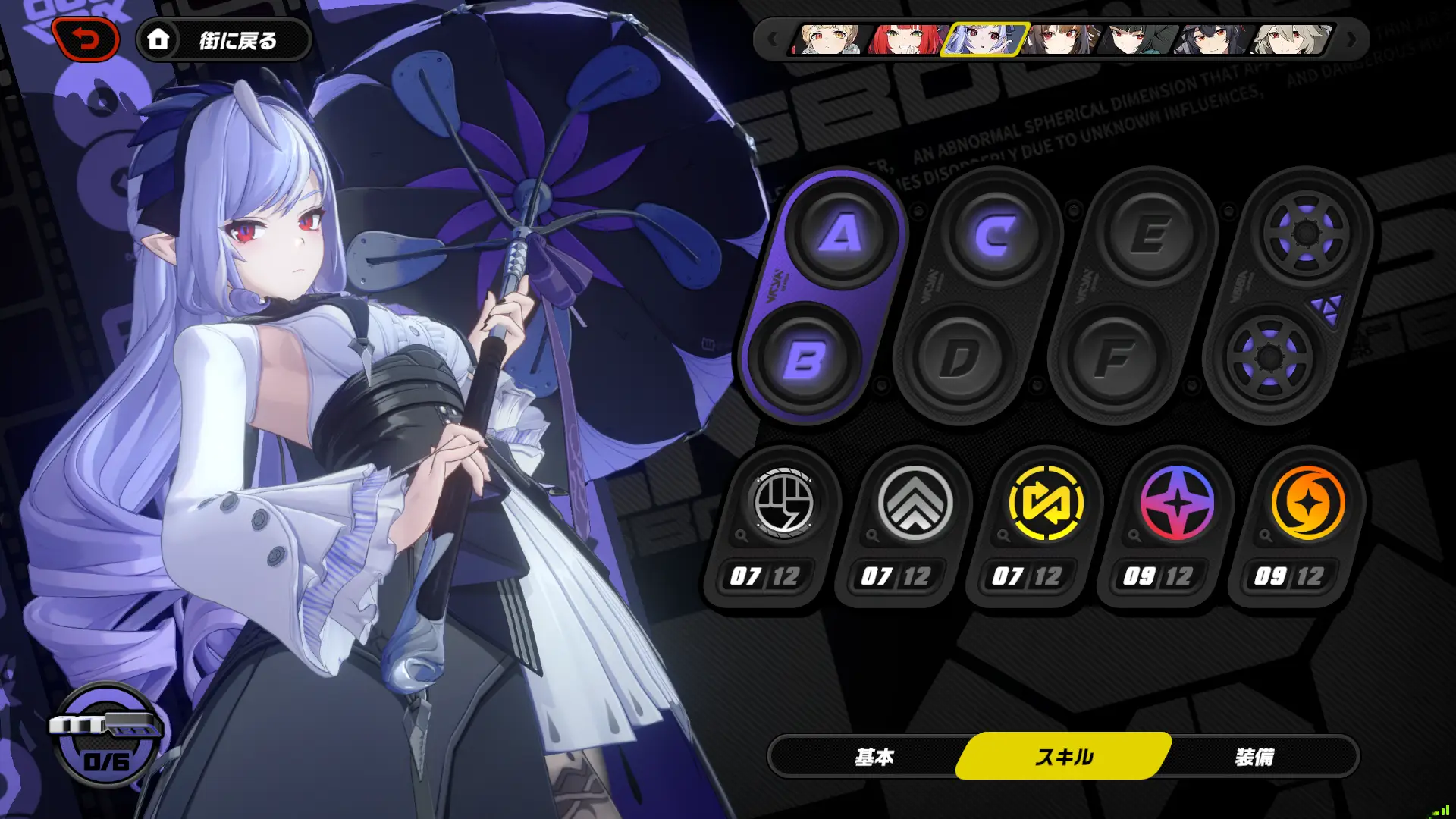
Task: Return to town with the home button
Action: click(x=224, y=39)
